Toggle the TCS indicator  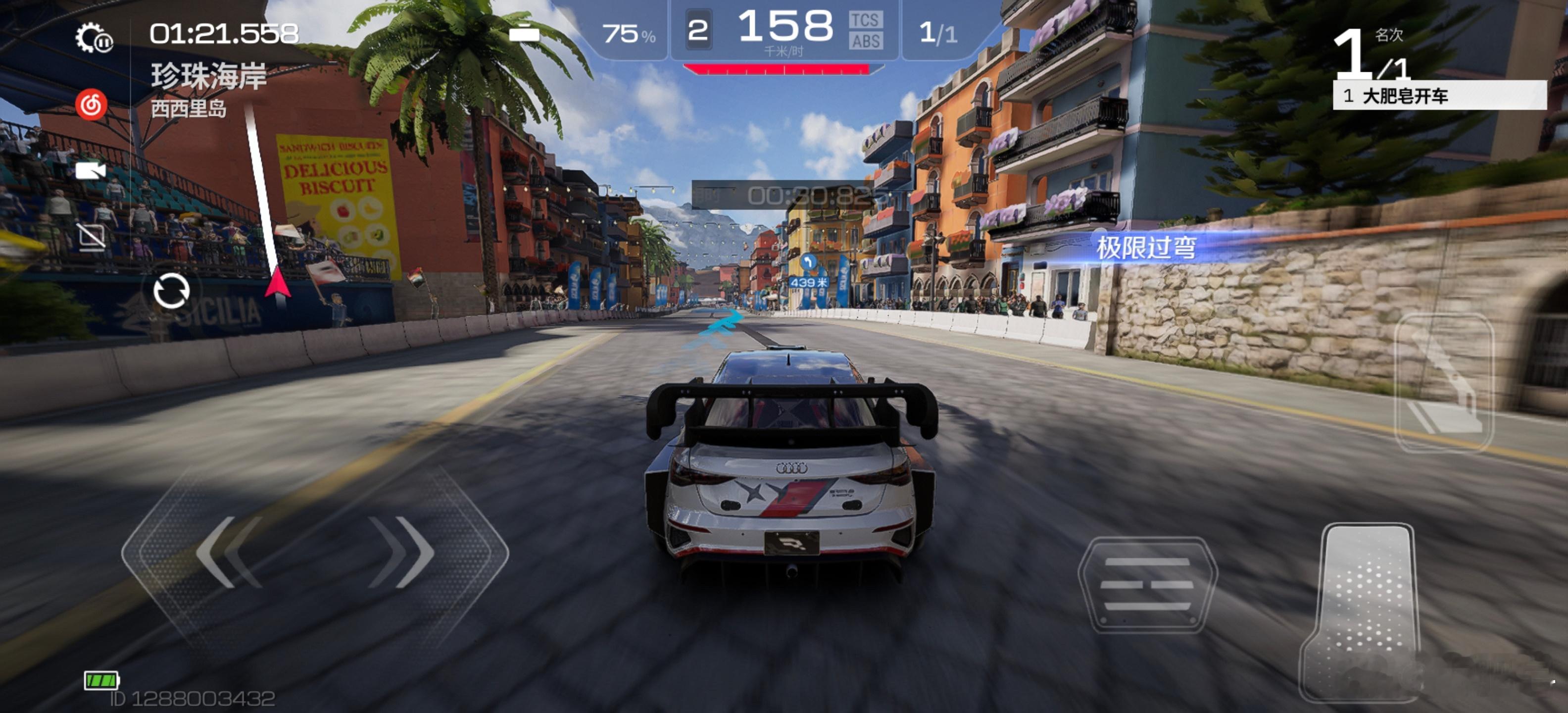[865, 21]
